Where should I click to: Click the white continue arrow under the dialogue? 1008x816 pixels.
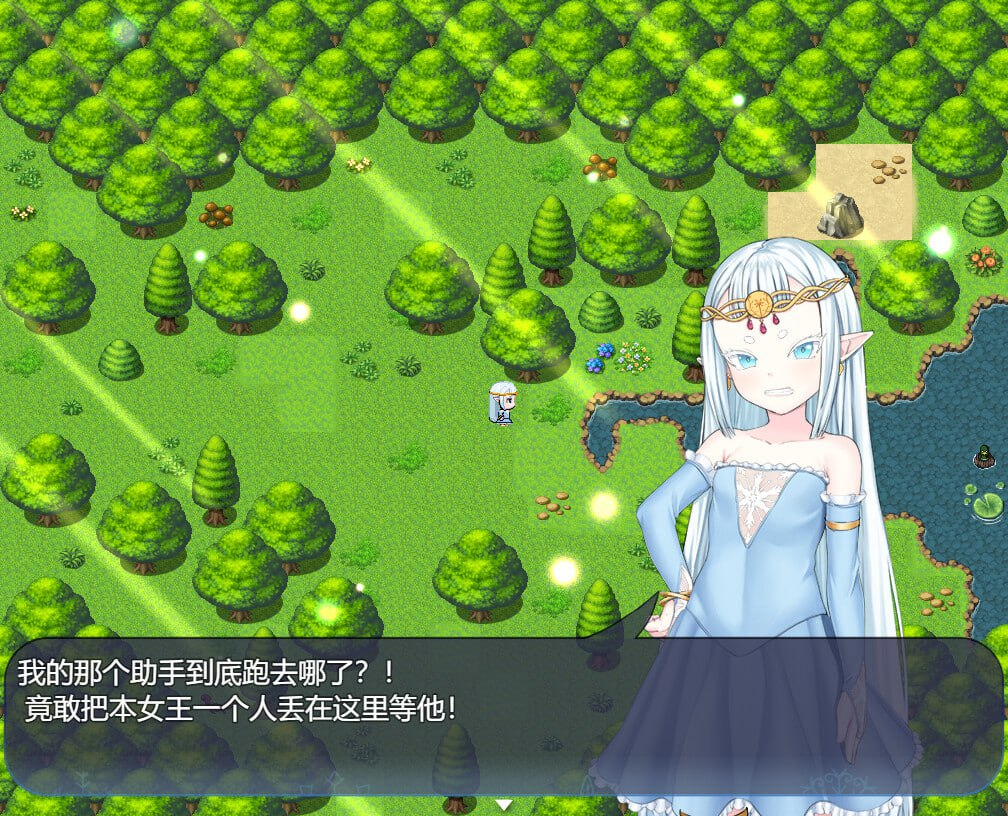coord(504,804)
